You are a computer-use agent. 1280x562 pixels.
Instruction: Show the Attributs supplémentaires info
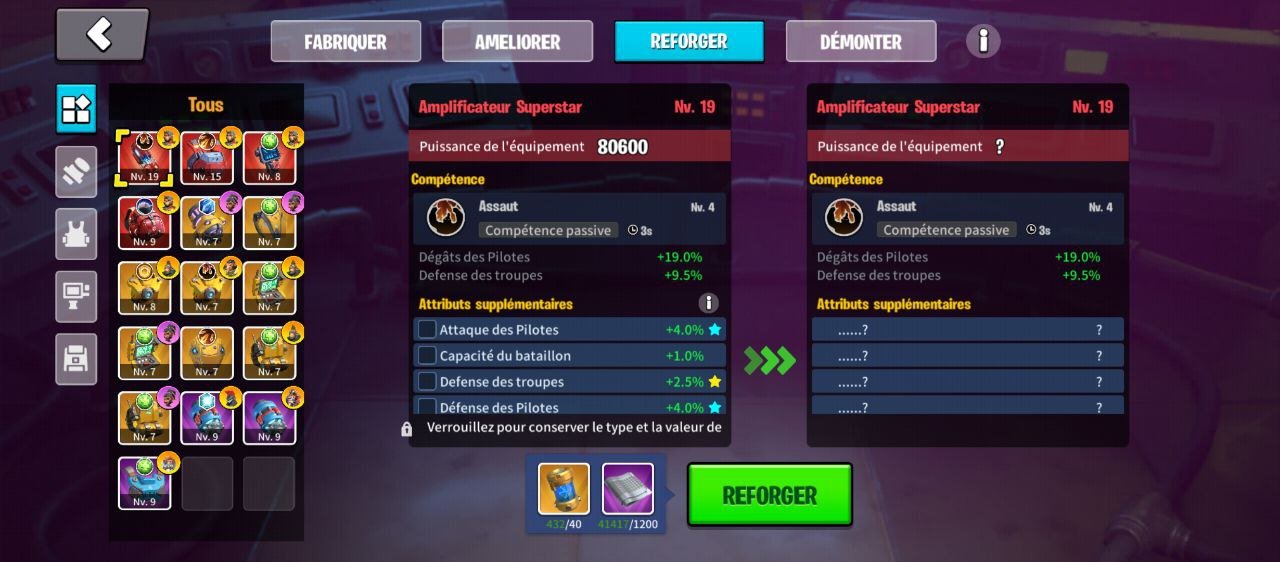tap(708, 303)
